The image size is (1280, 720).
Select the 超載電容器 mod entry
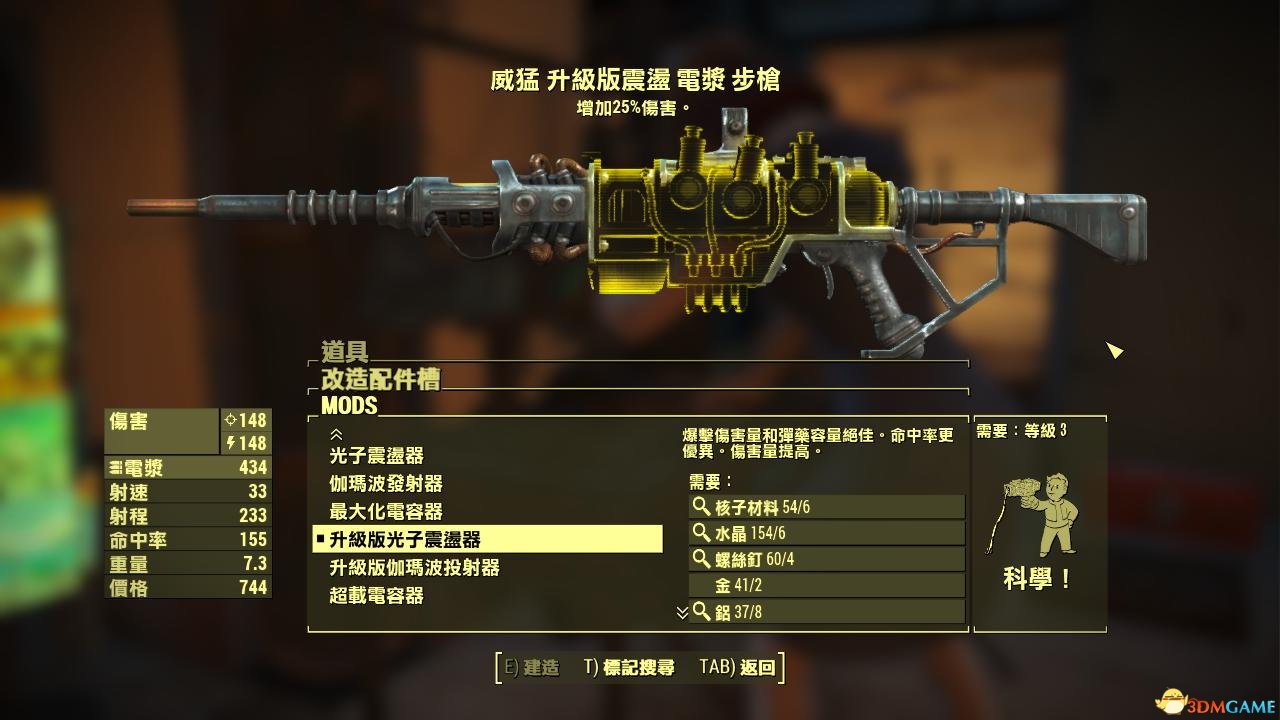(377, 596)
